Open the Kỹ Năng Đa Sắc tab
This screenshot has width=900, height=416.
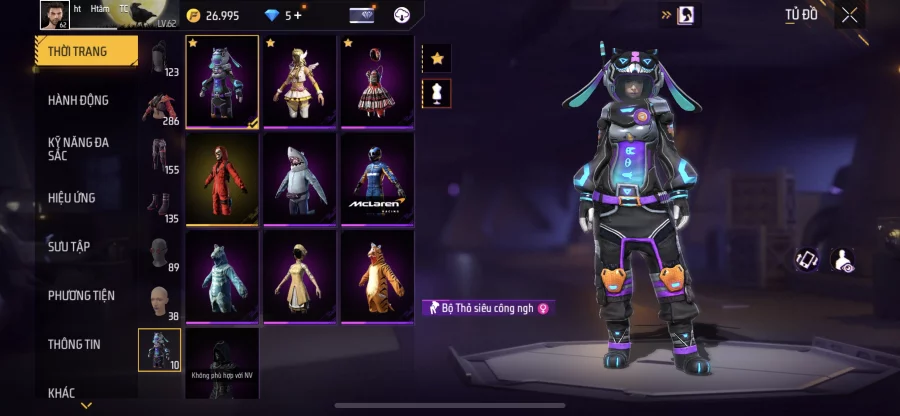(x=78, y=149)
